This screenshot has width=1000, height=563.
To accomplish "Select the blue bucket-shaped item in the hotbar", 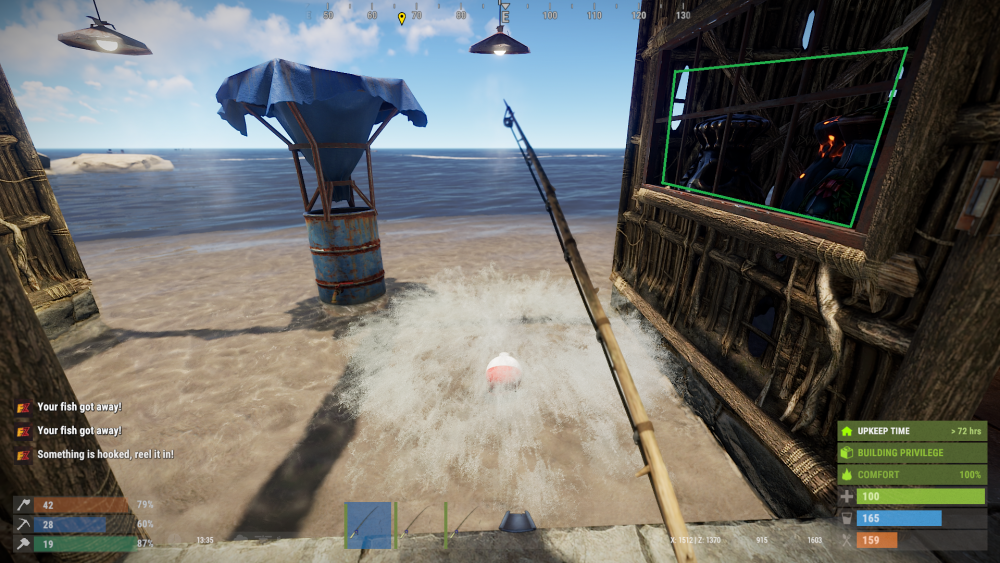I will click(516, 522).
